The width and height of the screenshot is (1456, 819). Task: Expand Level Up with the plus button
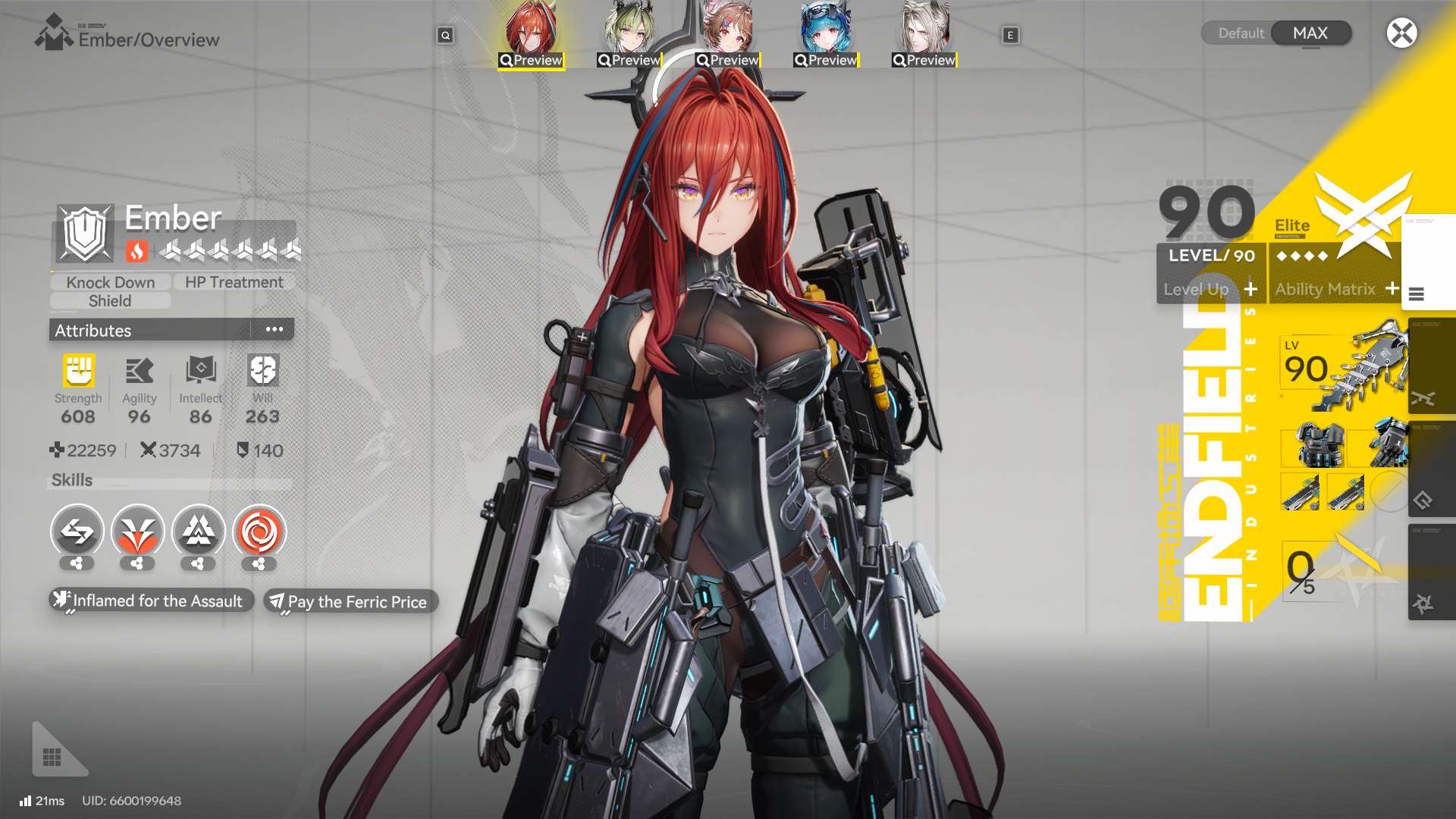(x=1250, y=289)
